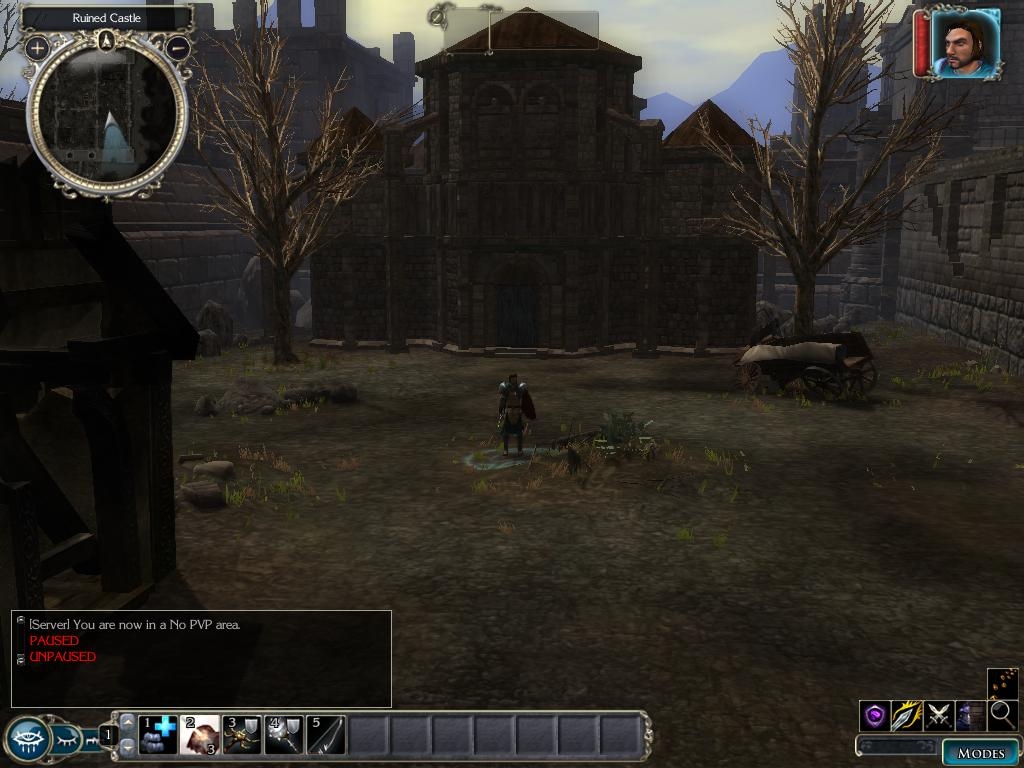Screen dimensions: 1024x768
Task: Switch hotbar page with the up arrow
Action: coord(127,723)
